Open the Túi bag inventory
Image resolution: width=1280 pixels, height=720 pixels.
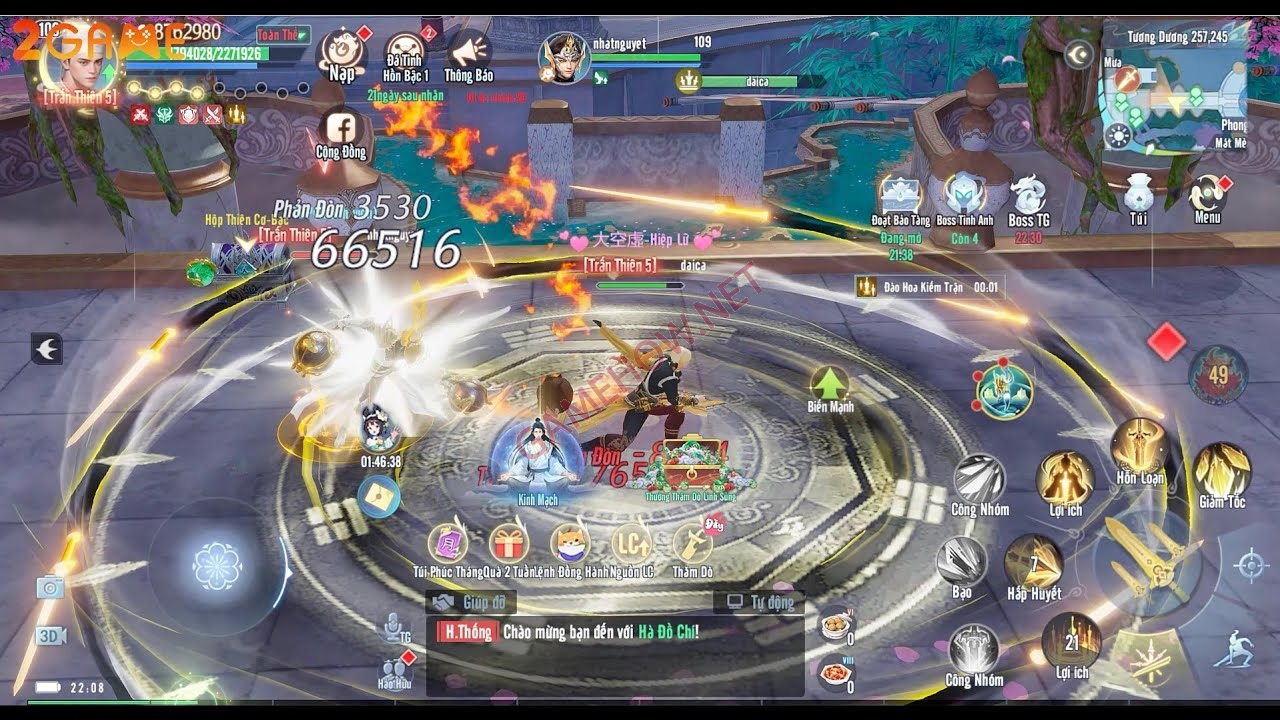pos(1138,196)
